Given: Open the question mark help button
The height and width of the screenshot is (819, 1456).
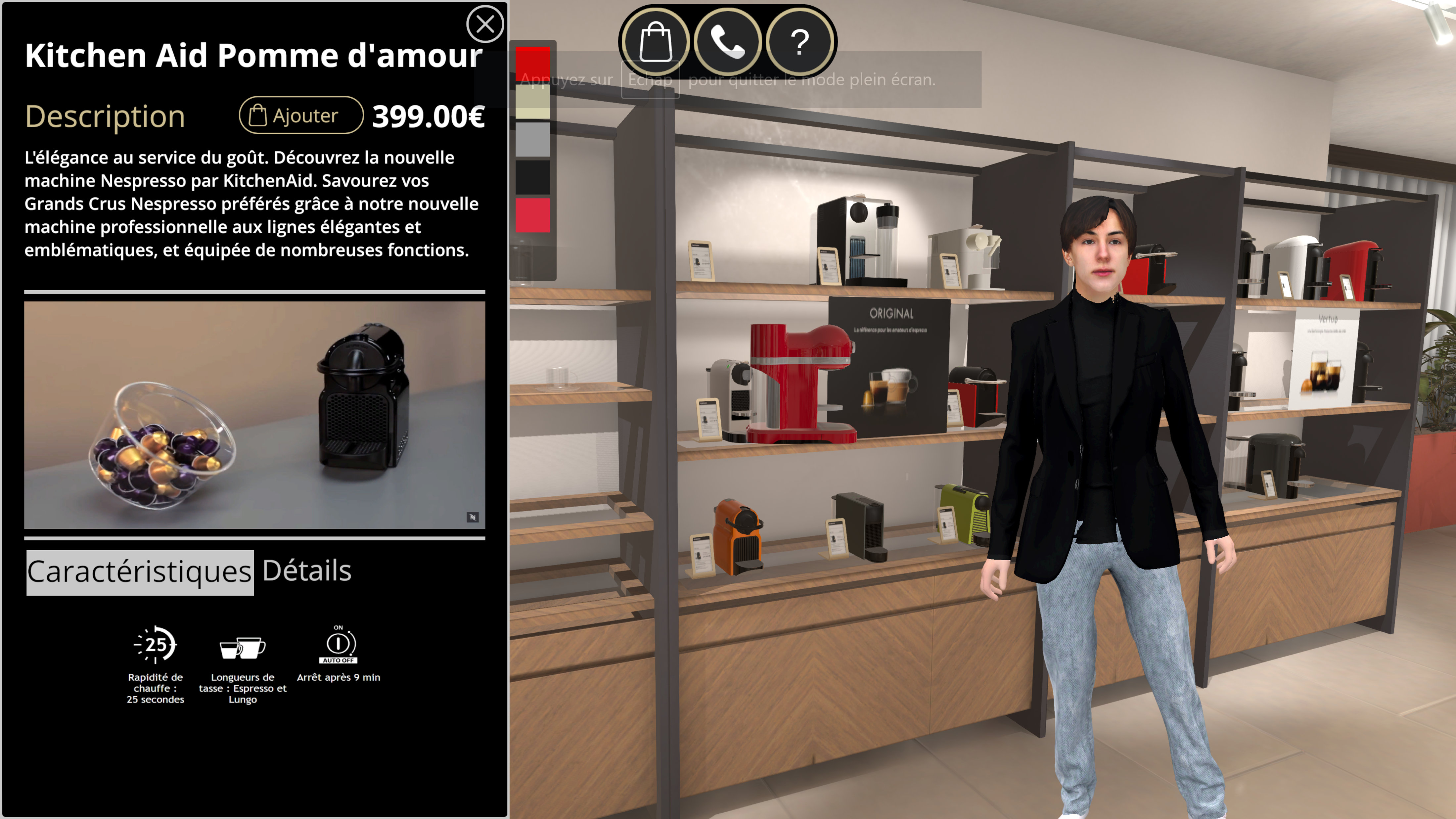Looking at the screenshot, I should coord(799,41).
